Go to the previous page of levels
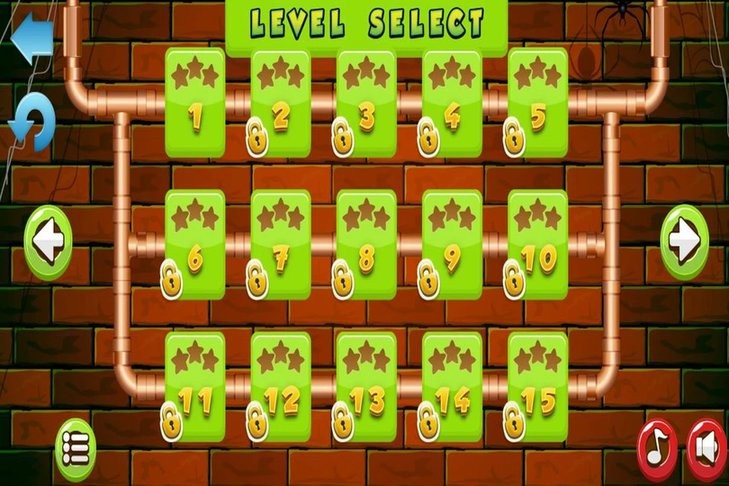Screen dimensions: 729x486 (x=48, y=241)
